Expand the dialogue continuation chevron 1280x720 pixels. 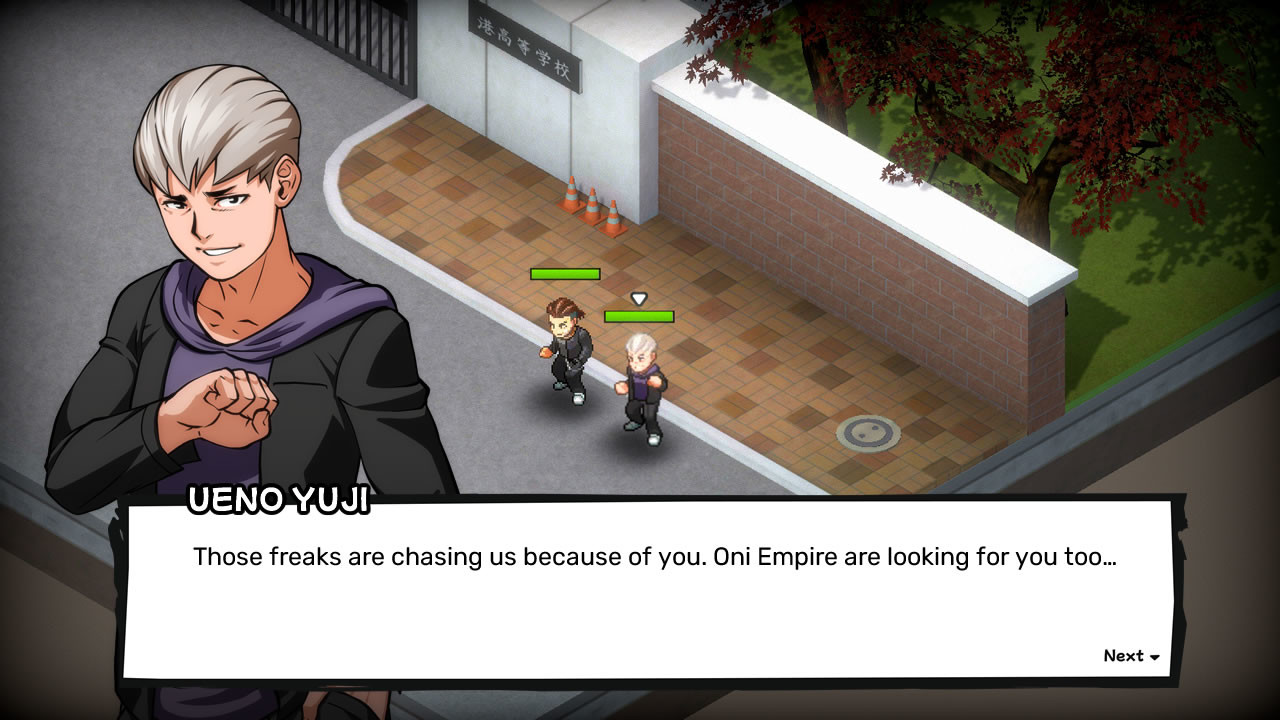click(1155, 657)
